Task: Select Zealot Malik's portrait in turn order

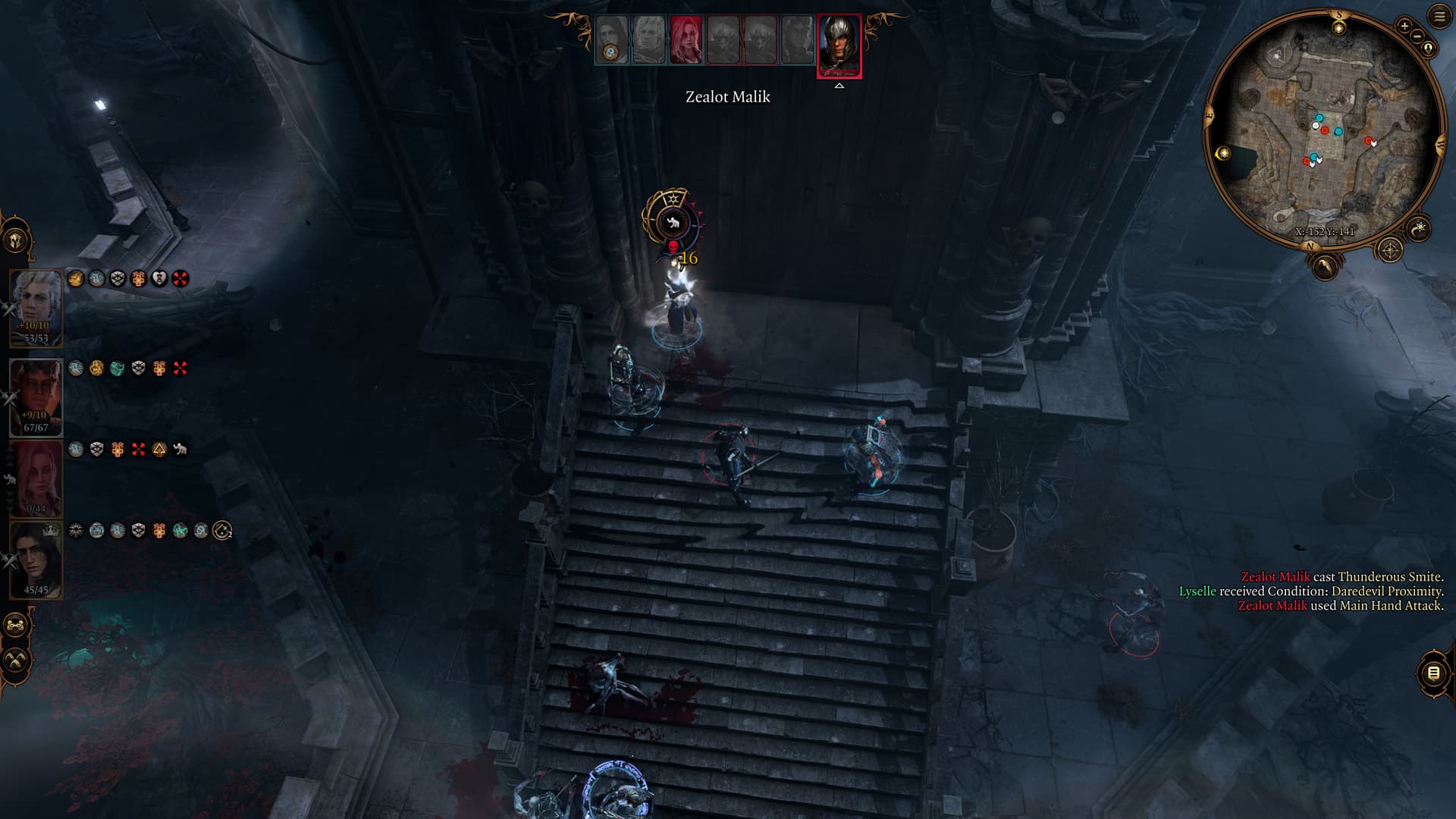Action: [x=839, y=45]
